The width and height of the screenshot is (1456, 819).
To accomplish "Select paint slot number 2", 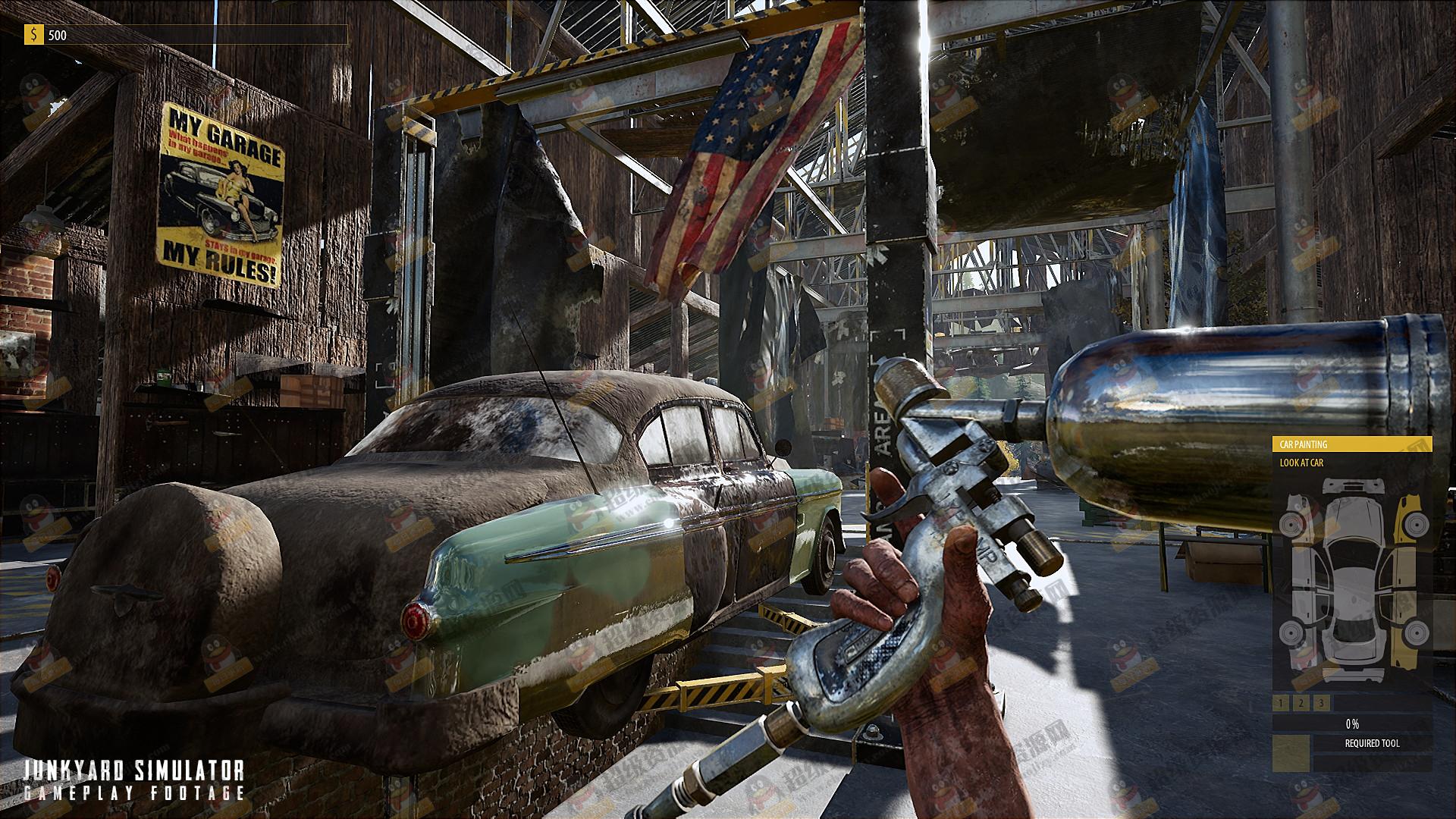I will point(1301,704).
